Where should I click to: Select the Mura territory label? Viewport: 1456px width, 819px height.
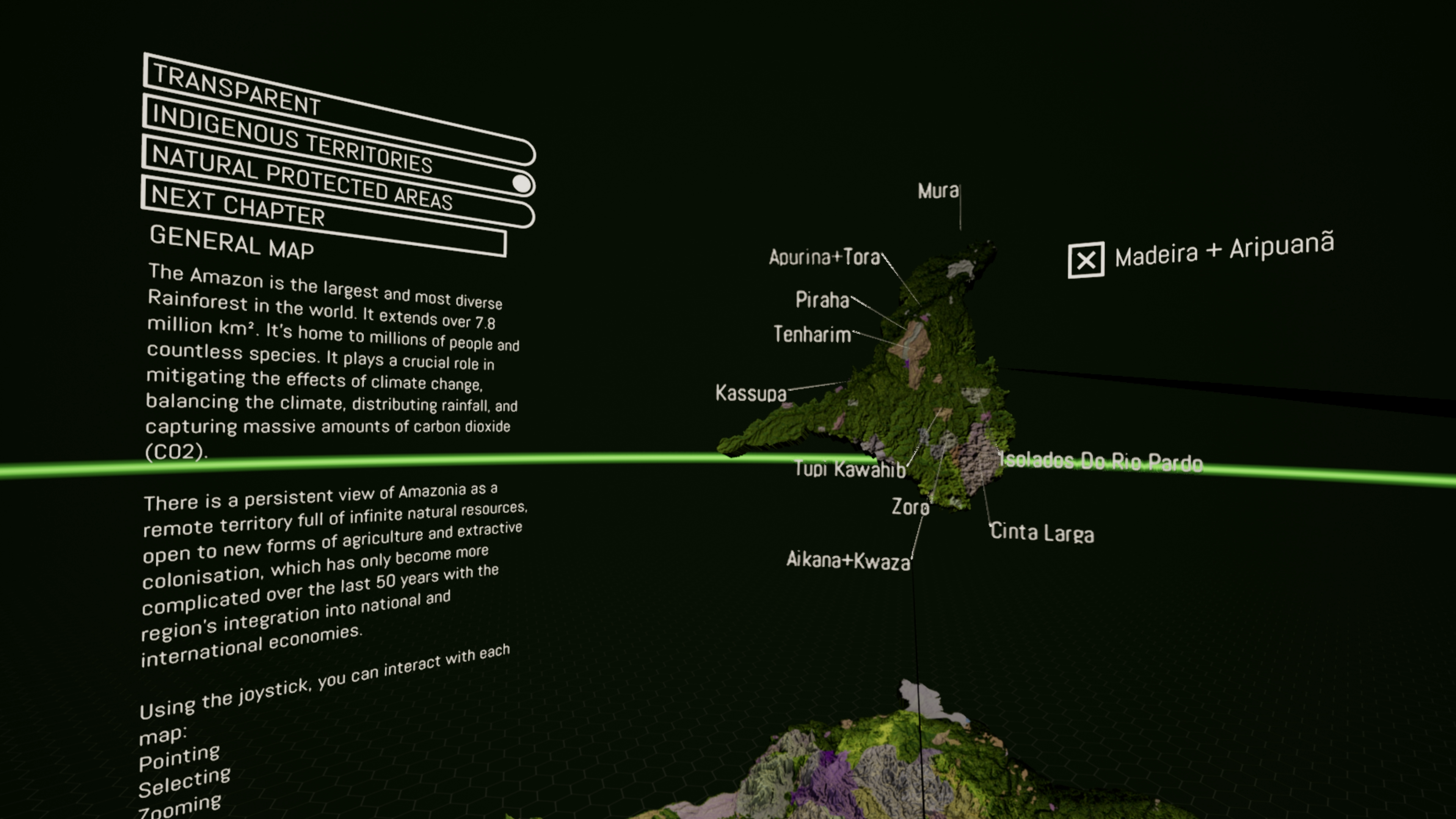[x=938, y=191]
